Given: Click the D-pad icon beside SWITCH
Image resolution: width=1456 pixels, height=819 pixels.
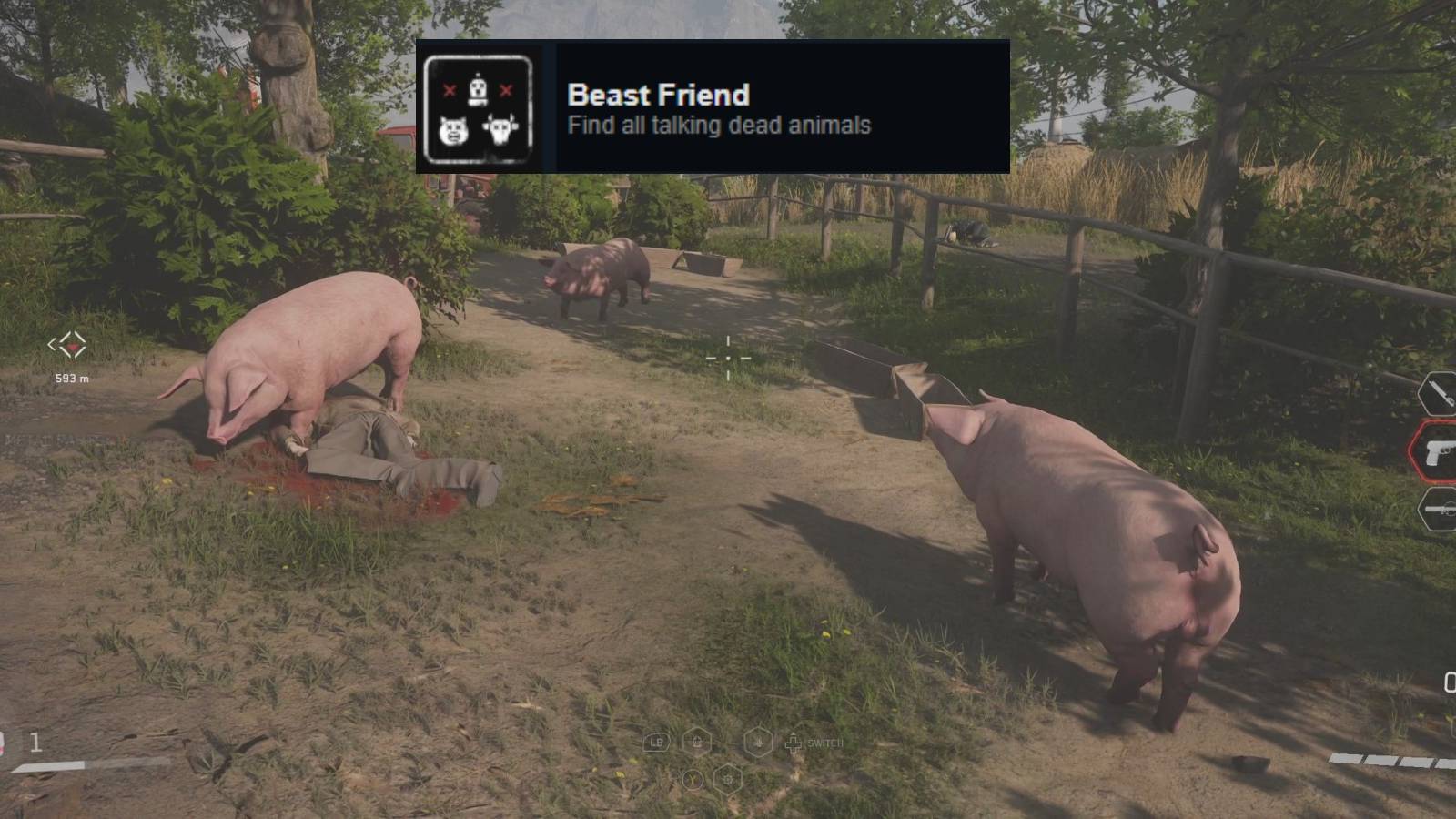Looking at the screenshot, I should click(794, 743).
